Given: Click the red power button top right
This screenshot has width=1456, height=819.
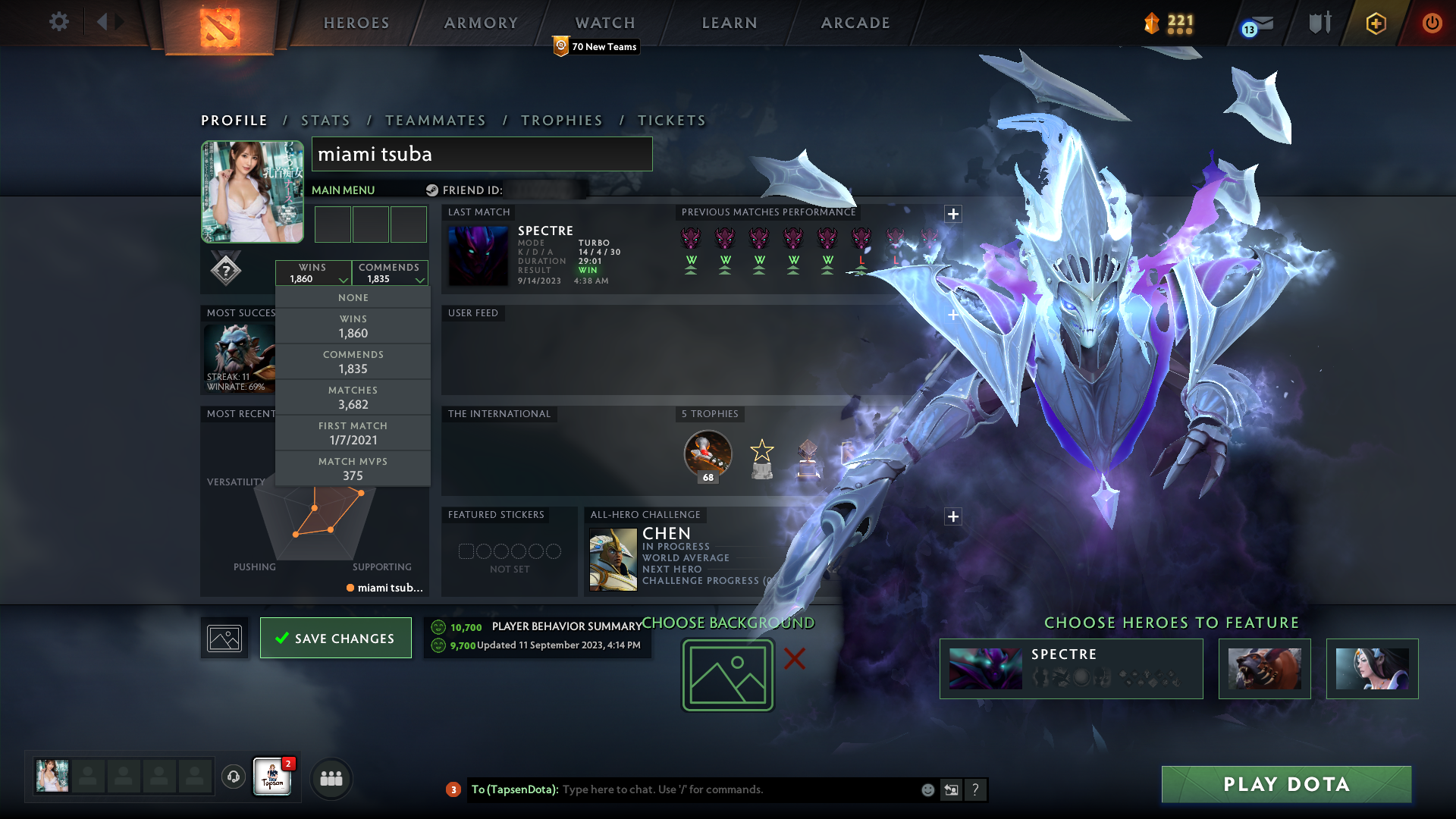Looking at the screenshot, I should (1432, 24).
